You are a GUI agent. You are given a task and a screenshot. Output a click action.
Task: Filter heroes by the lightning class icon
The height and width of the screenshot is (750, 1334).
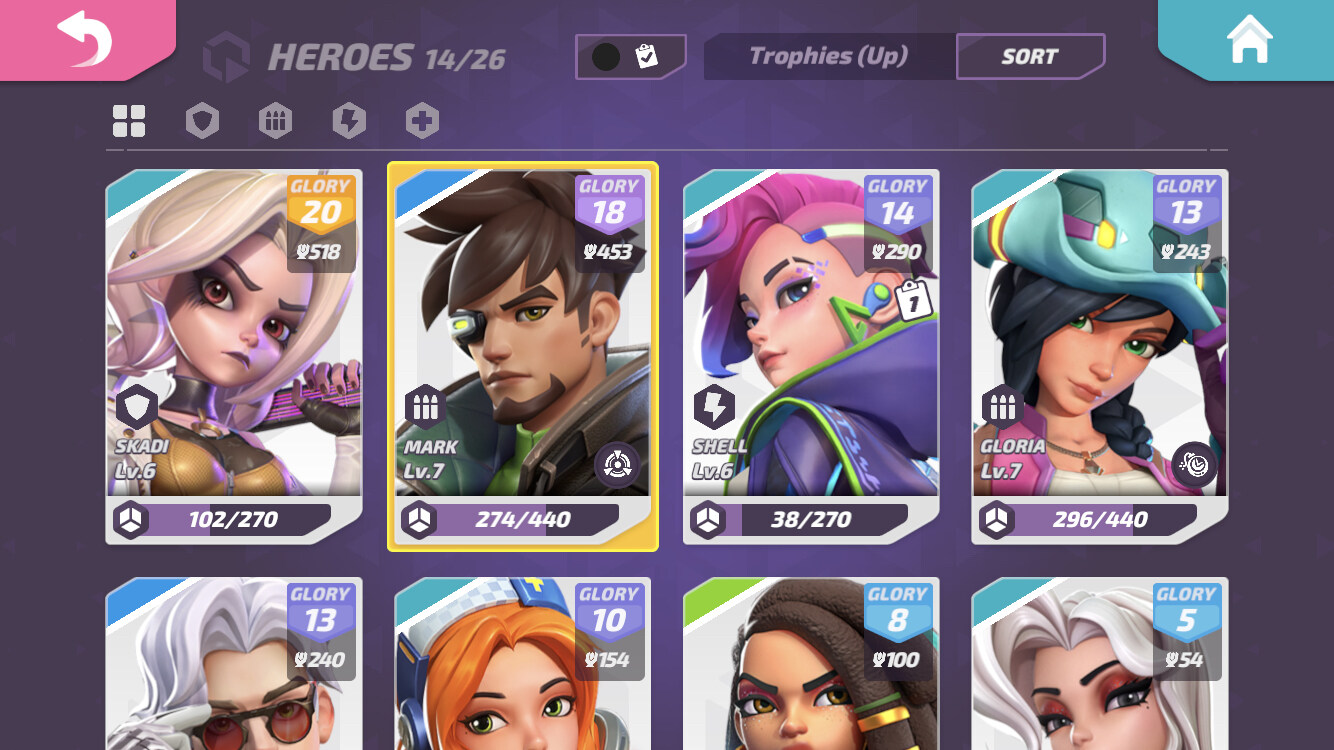[348, 120]
